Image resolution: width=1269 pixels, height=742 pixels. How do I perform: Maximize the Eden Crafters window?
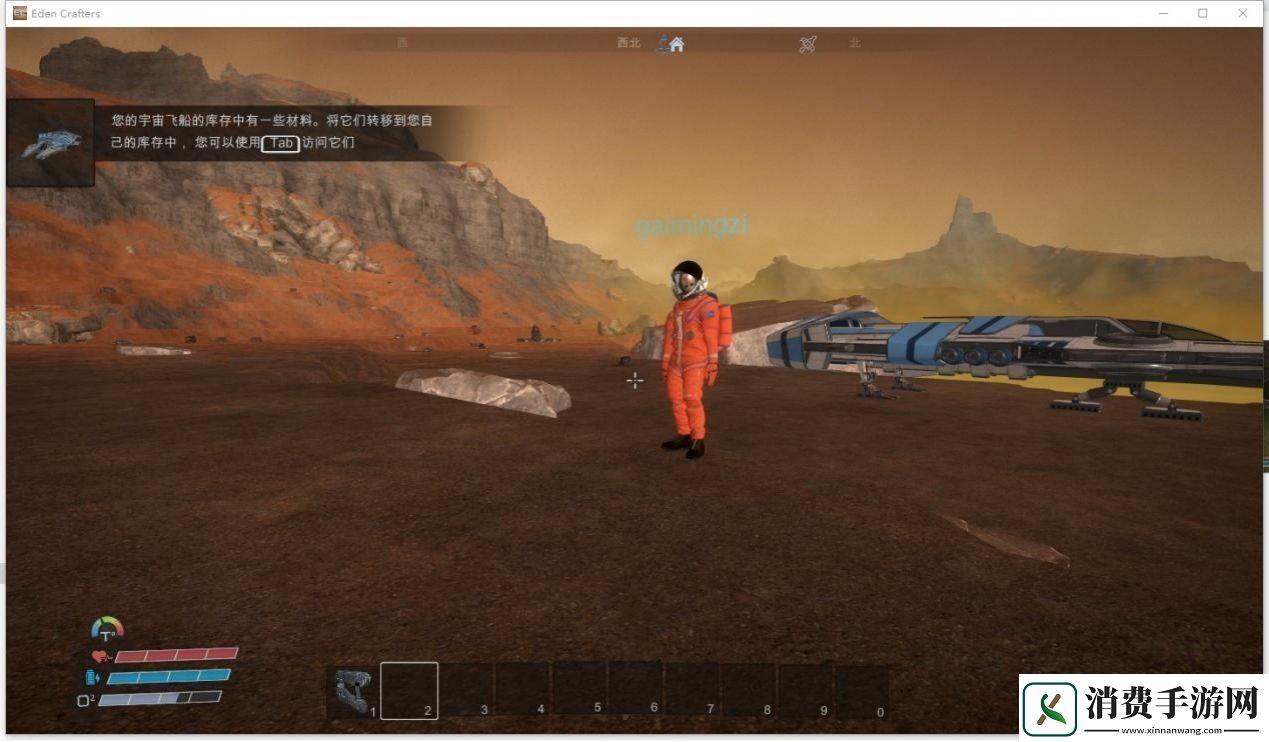coord(1203,13)
